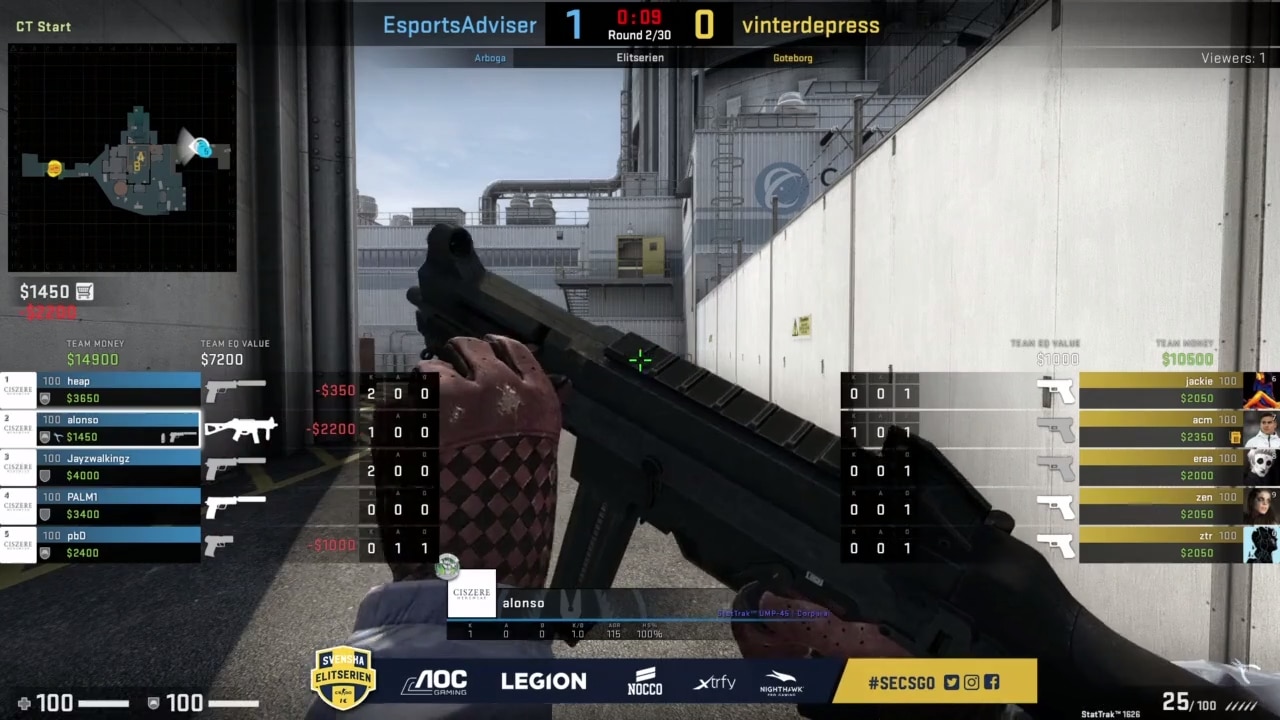This screenshot has width=1280, height=720.
Task: Click the NOCCO sponsor logo
Action: (x=644, y=681)
